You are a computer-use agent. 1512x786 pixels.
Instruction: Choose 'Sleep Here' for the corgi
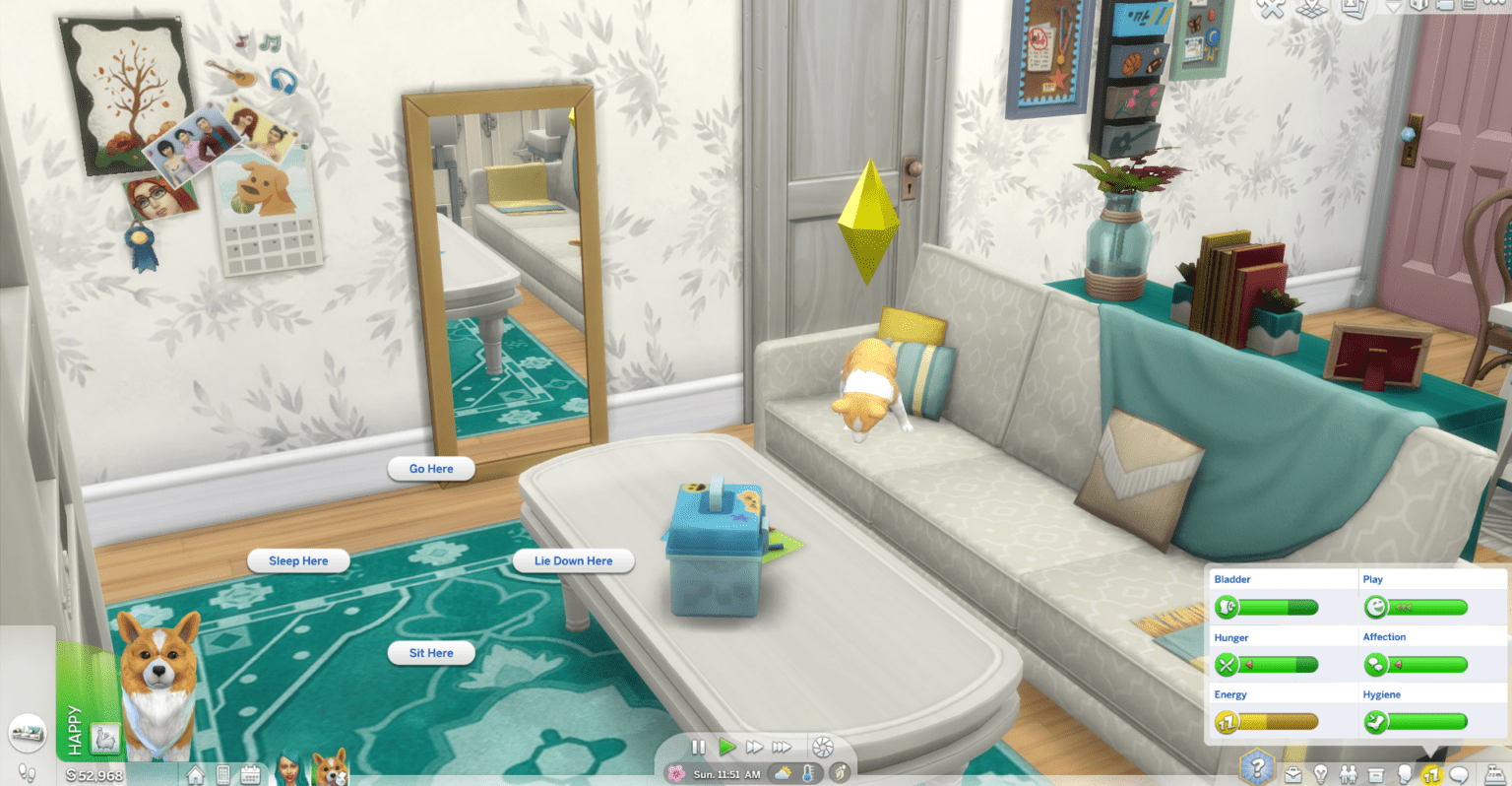pos(298,560)
